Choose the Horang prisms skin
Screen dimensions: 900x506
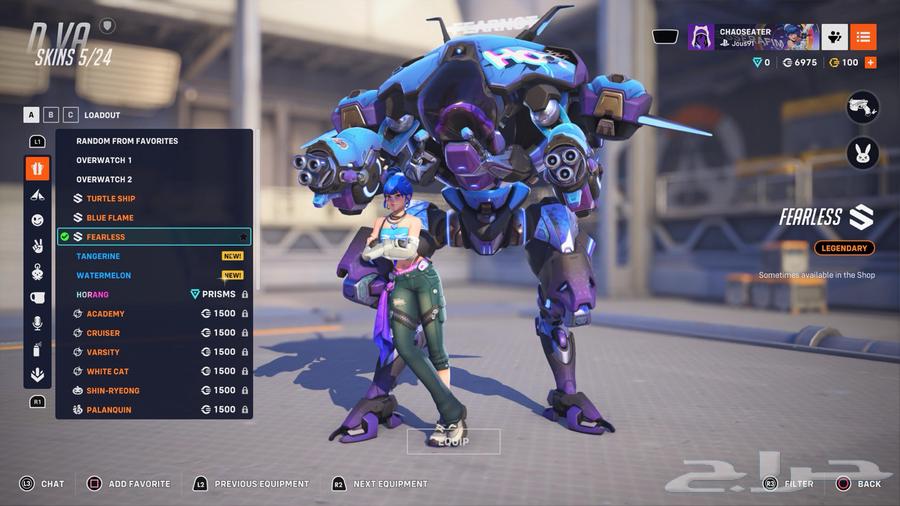pyautogui.click(x=92, y=295)
